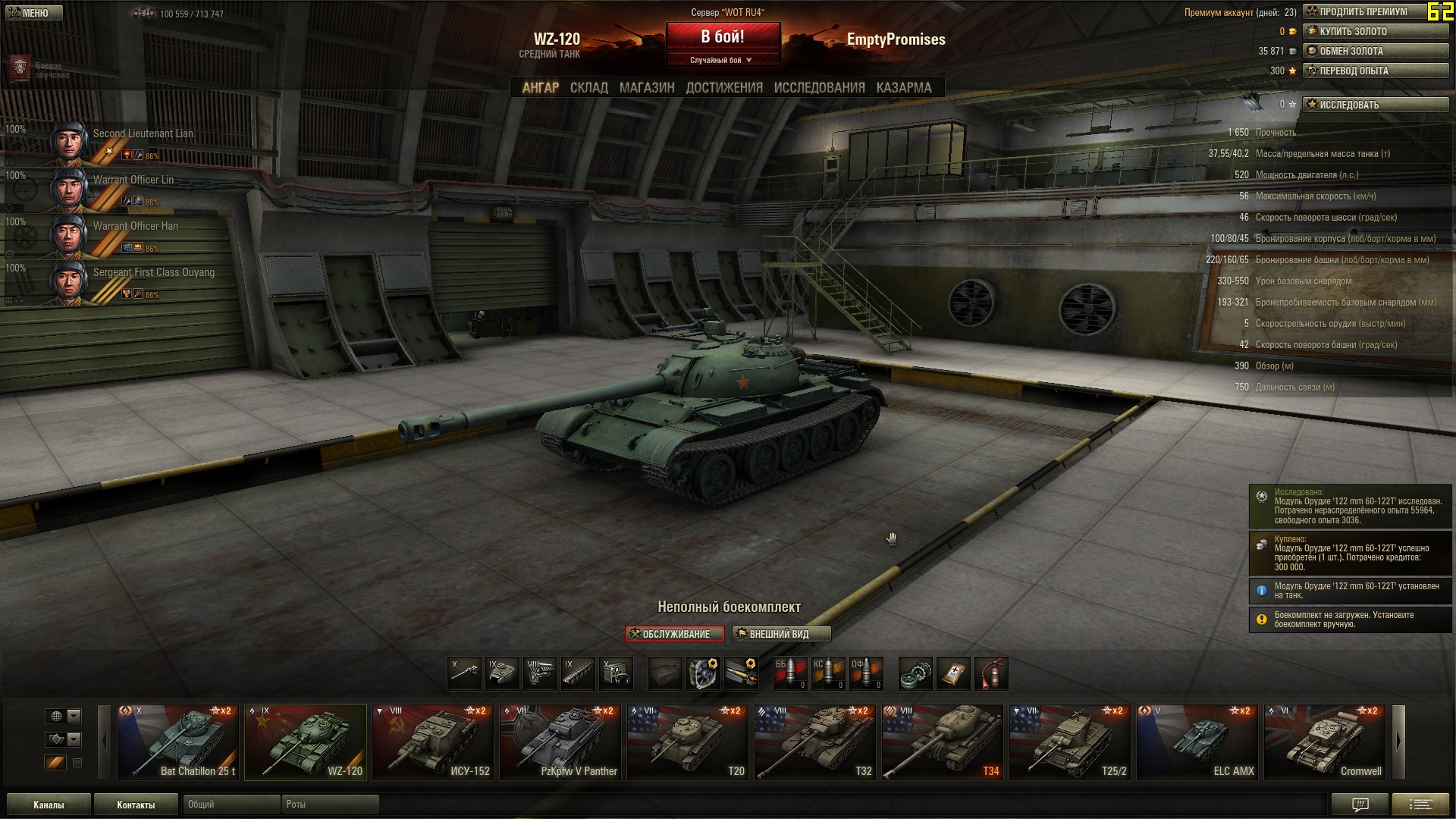The width and height of the screenshot is (1456, 819).
Task: Select ПЕРЕВОД ОПЫТА
Action: [1375, 71]
